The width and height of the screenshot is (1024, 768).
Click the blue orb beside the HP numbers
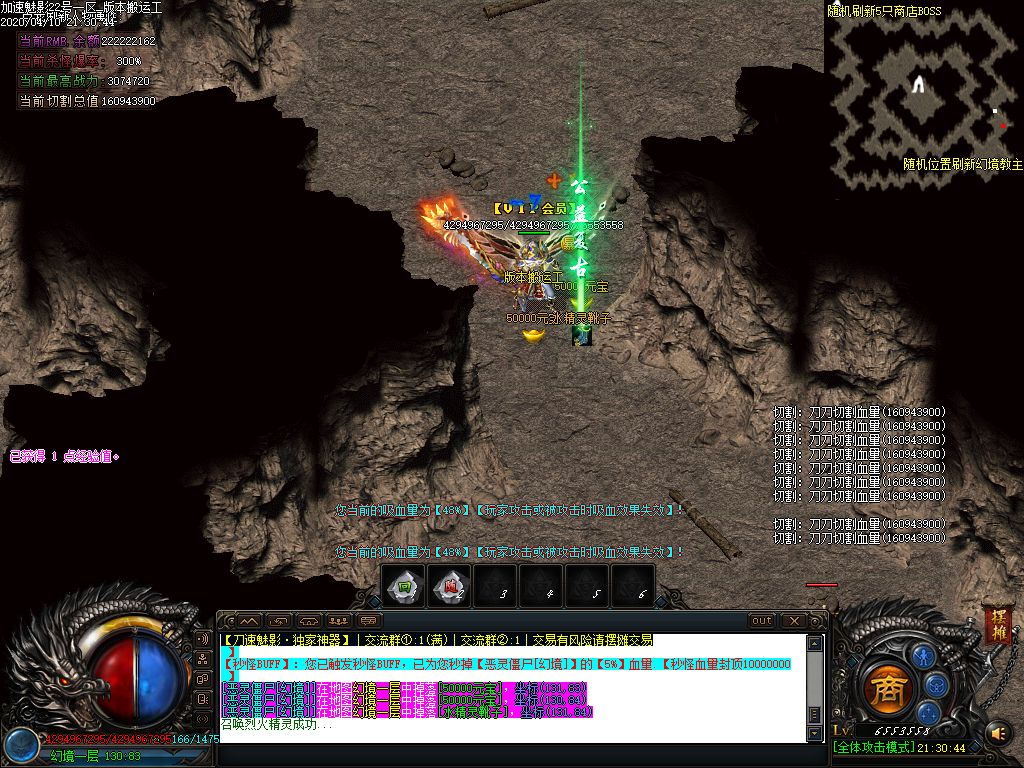click(x=19, y=743)
